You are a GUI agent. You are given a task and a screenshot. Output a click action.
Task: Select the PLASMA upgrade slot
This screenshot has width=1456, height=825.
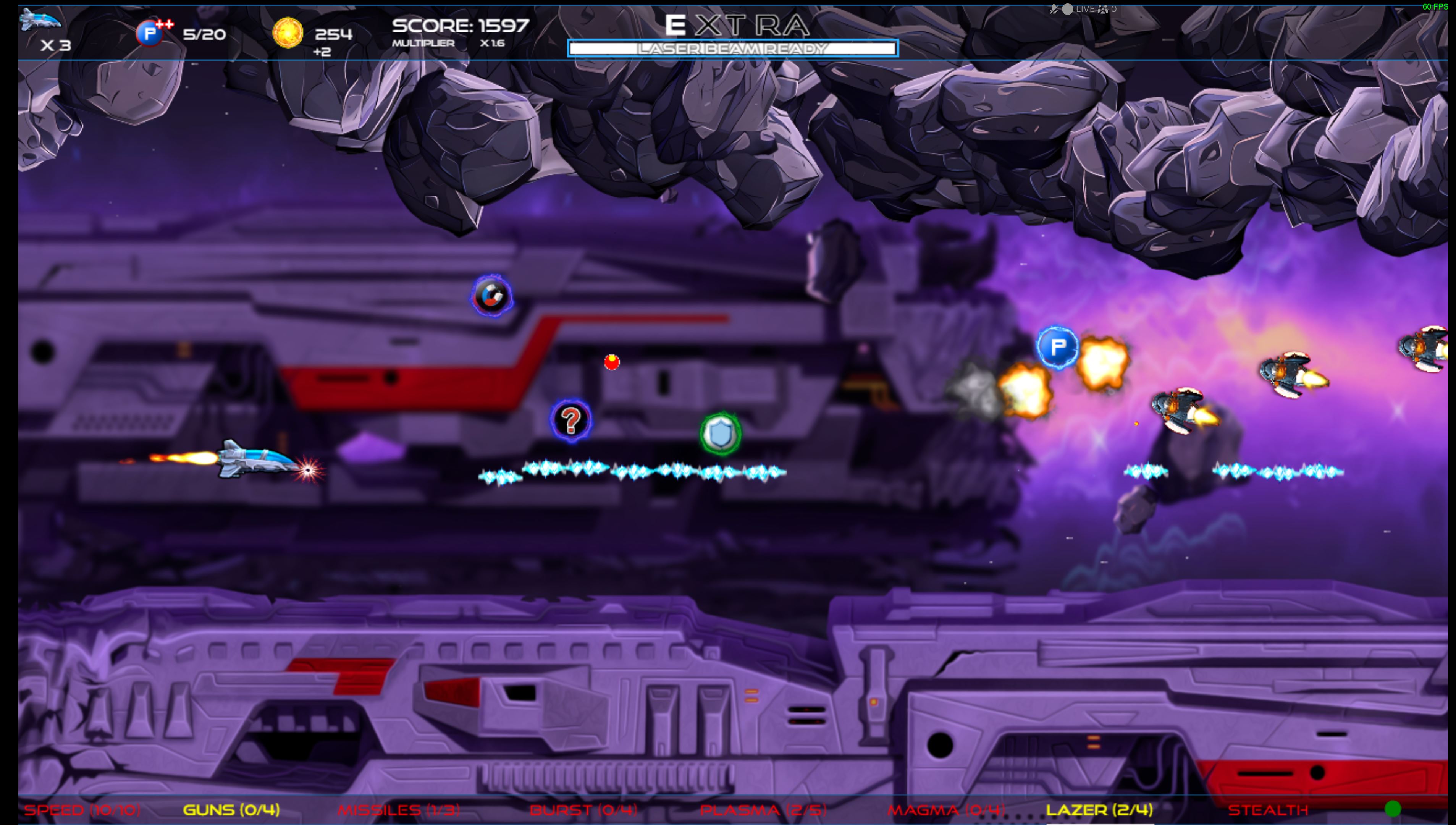tap(763, 810)
